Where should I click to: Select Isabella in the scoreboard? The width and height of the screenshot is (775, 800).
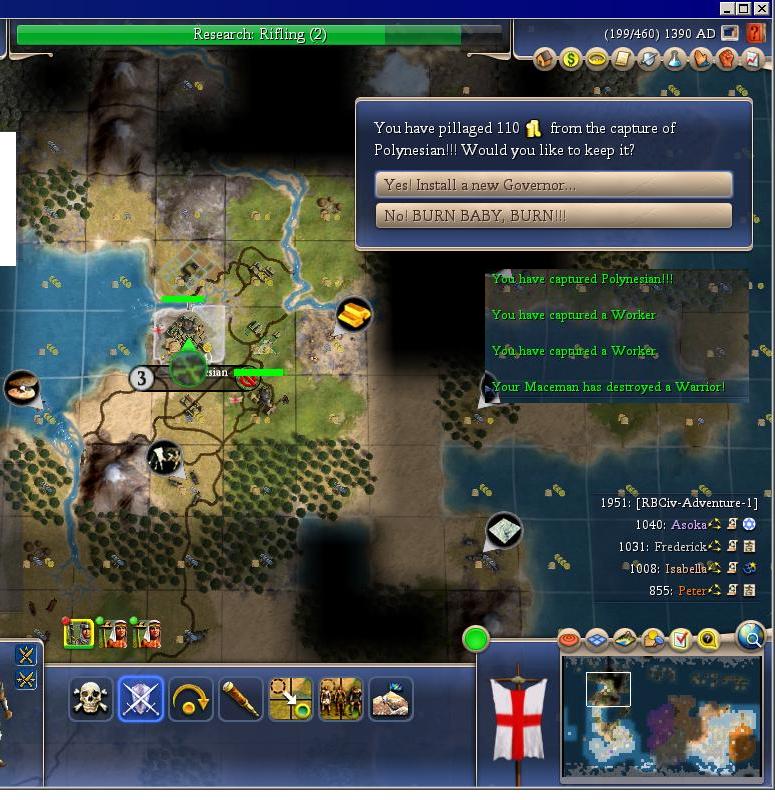pos(684,569)
